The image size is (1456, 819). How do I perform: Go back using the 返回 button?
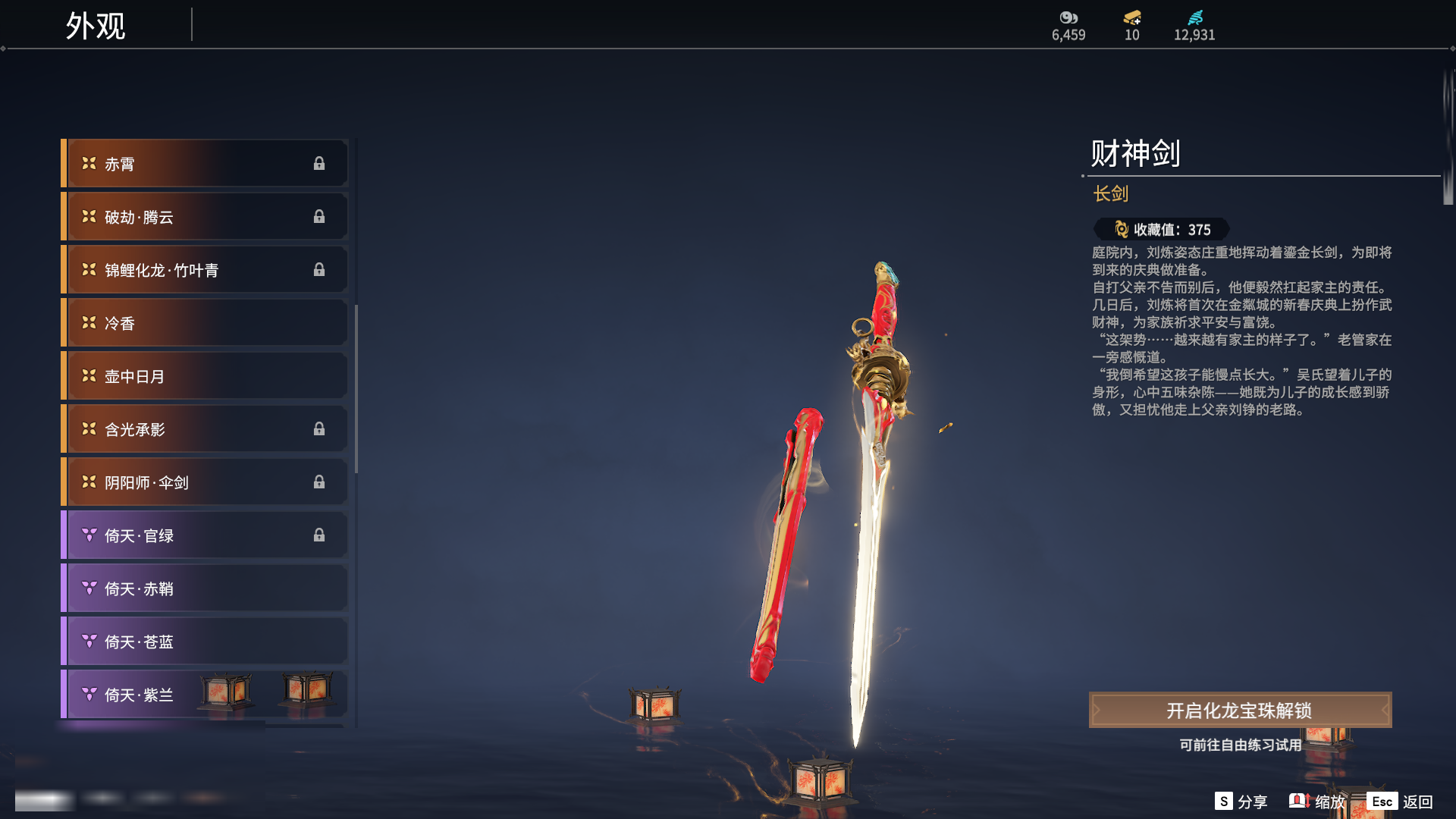click(x=1400, y=802)
